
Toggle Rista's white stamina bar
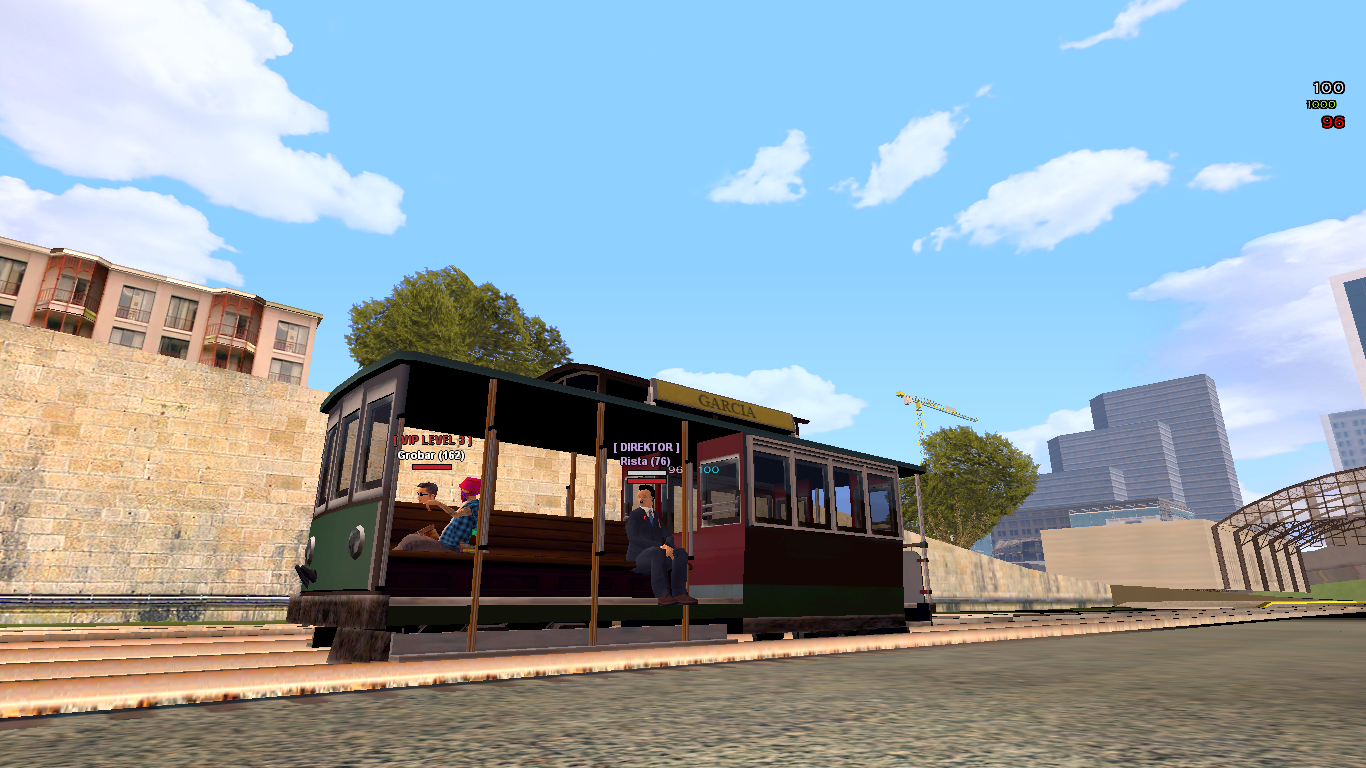[x=647, y=472]
